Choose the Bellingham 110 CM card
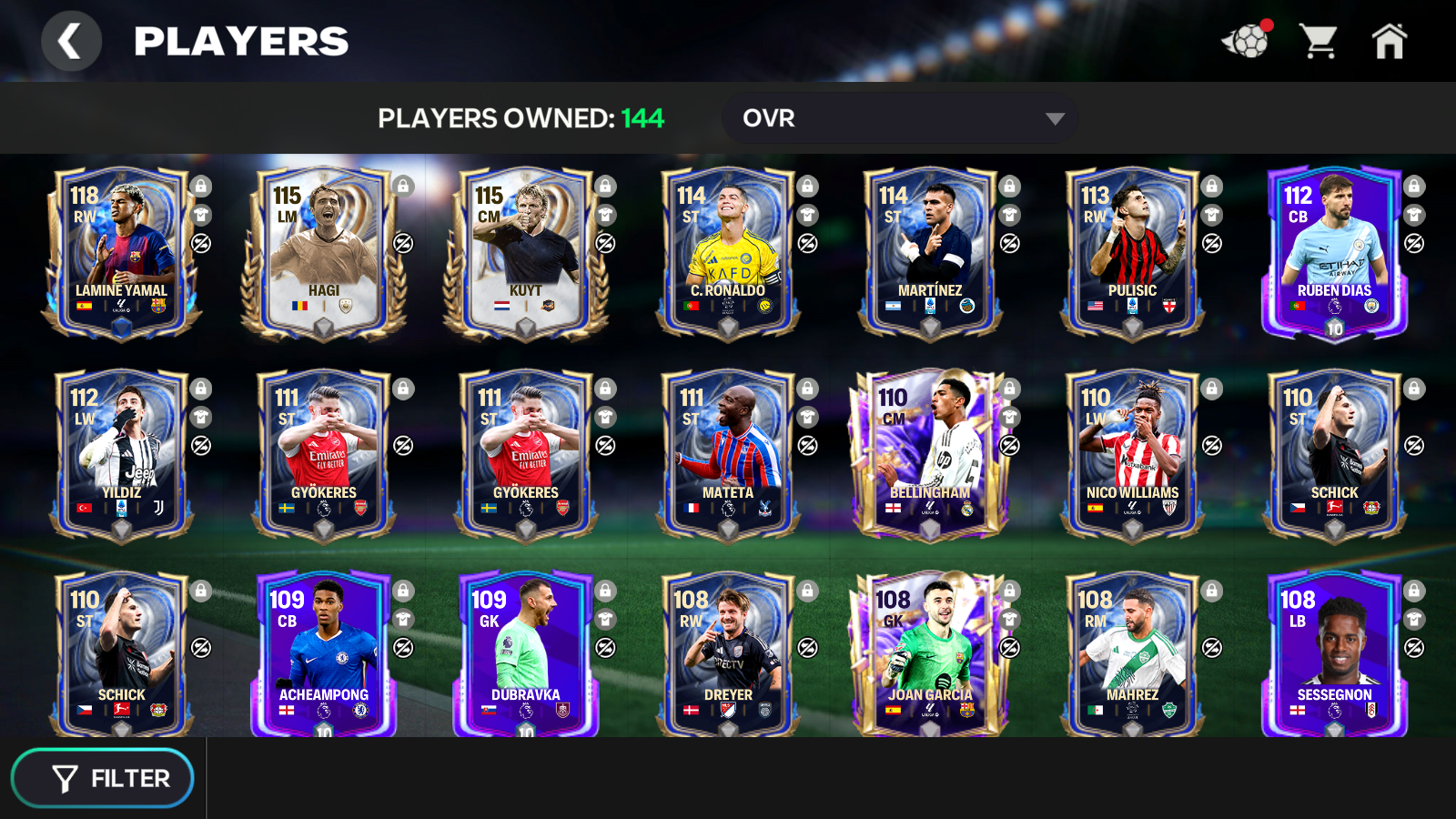This screenshot has height=819, width=1456. [929, 454]
